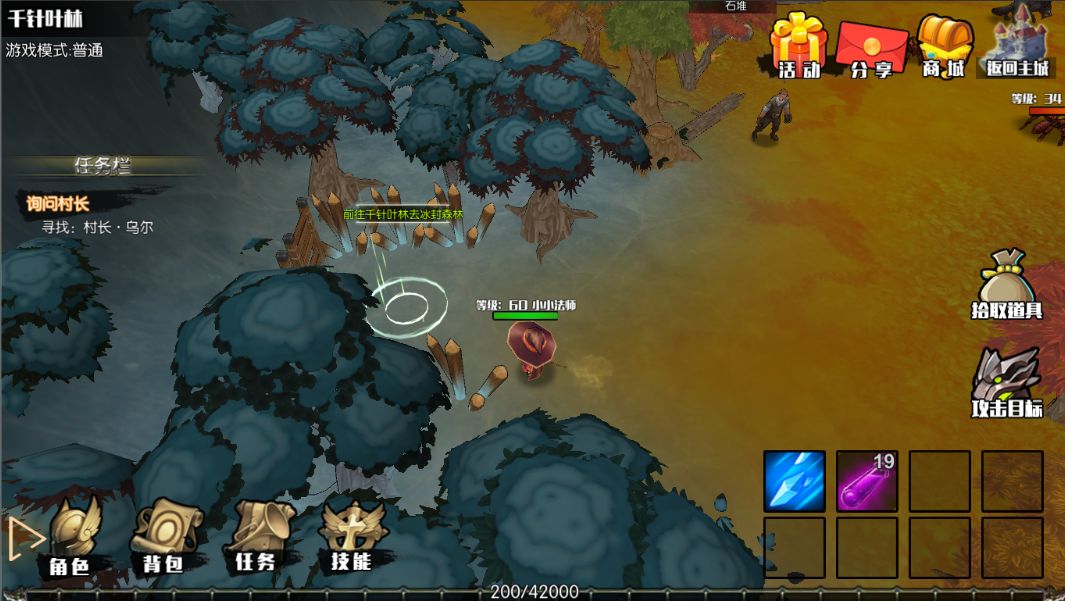Cast the blue ice crystal skill

pos(794,481)
